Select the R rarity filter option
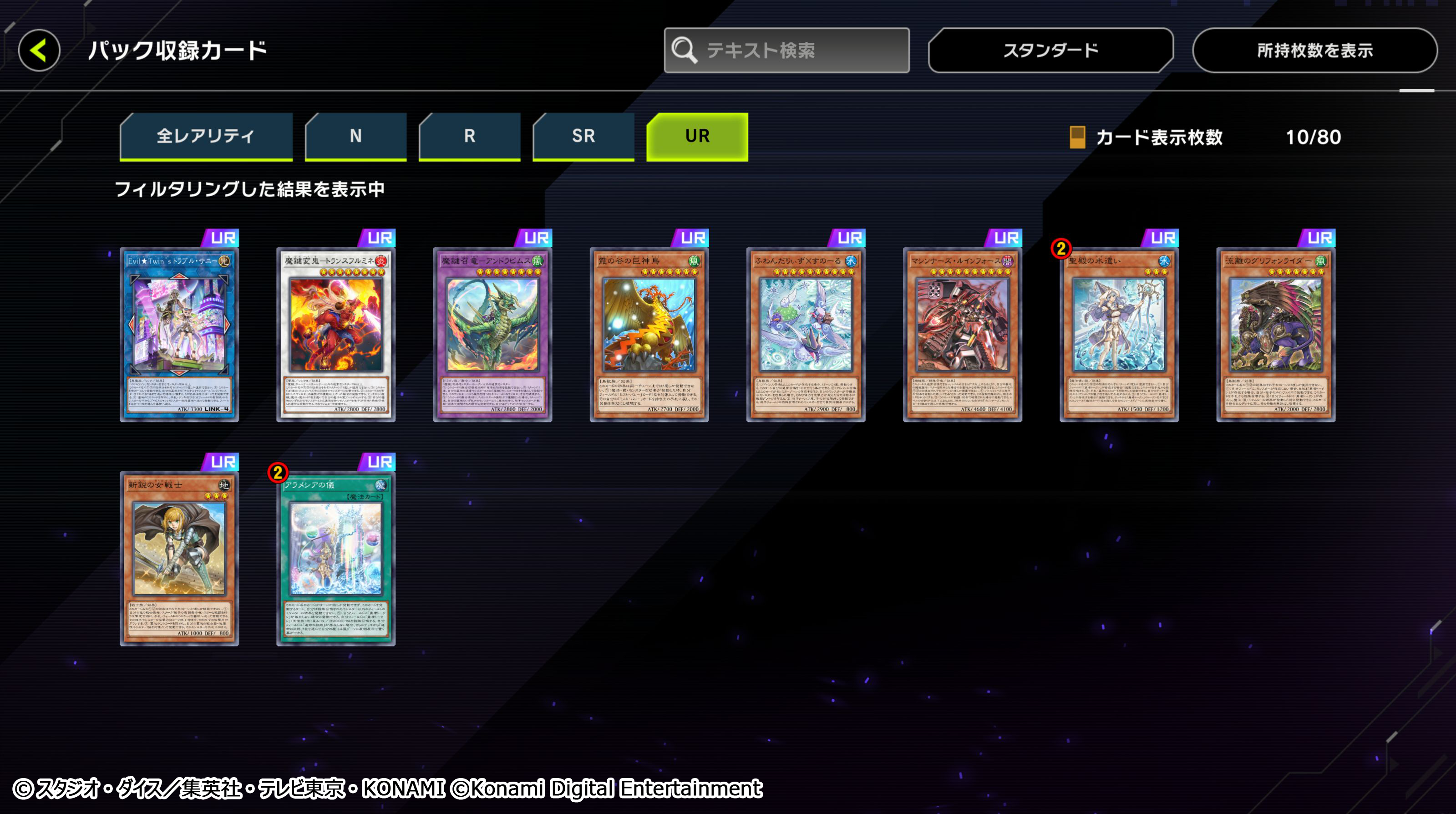This screenshot has width=1456, height=814. [469, 136]
